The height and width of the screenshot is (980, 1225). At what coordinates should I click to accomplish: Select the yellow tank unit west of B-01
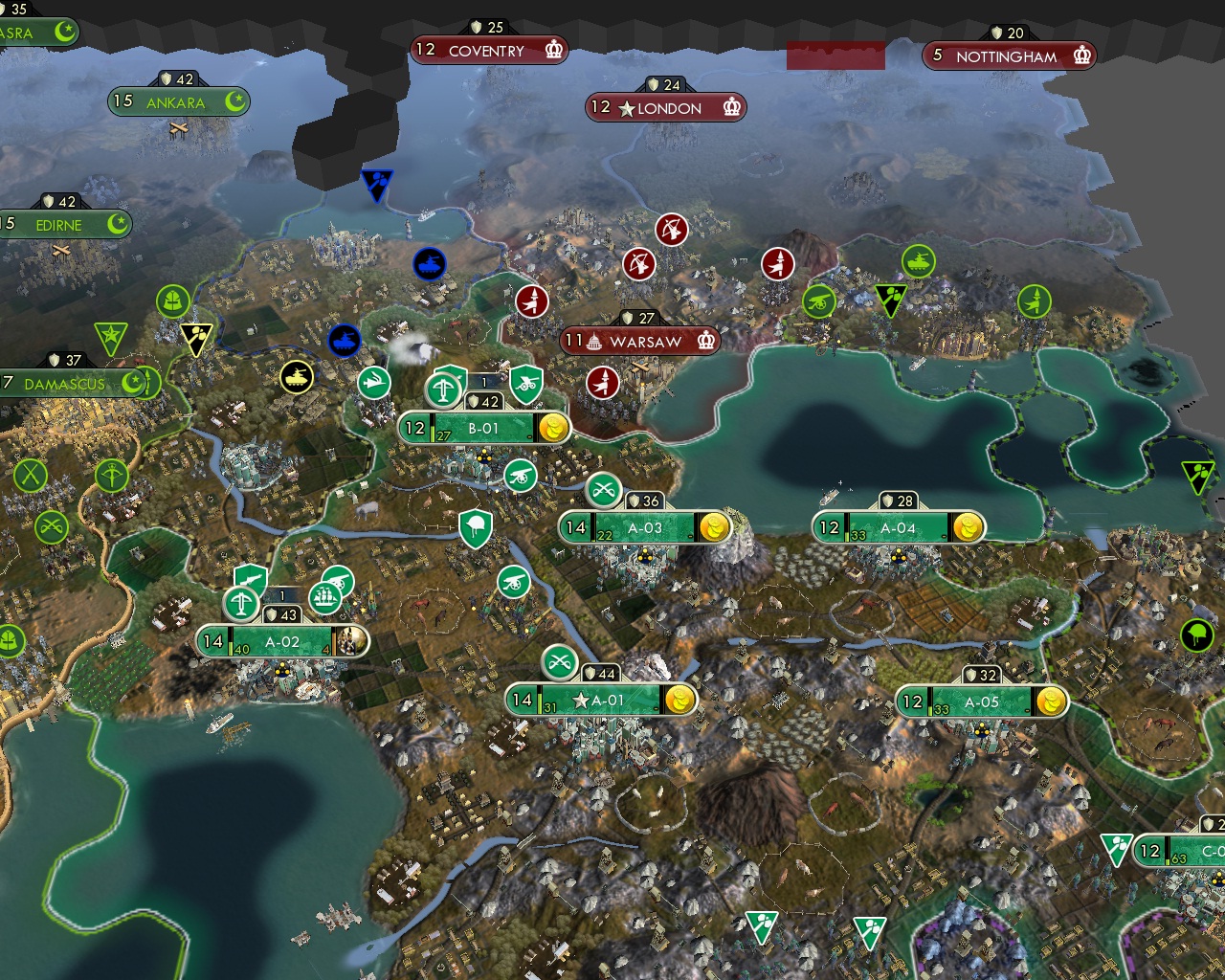(300, 375)
